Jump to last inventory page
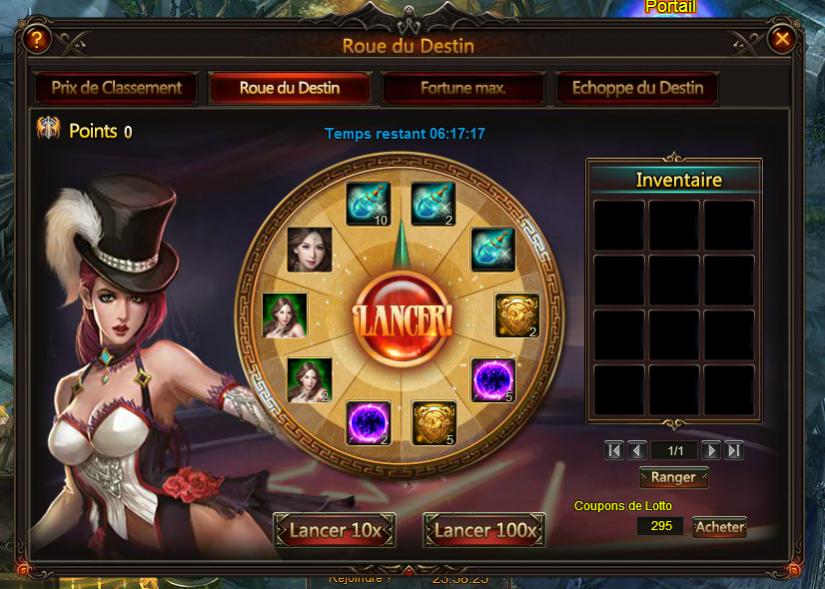Screen dimensions: 825x589 tap(734, 451)
